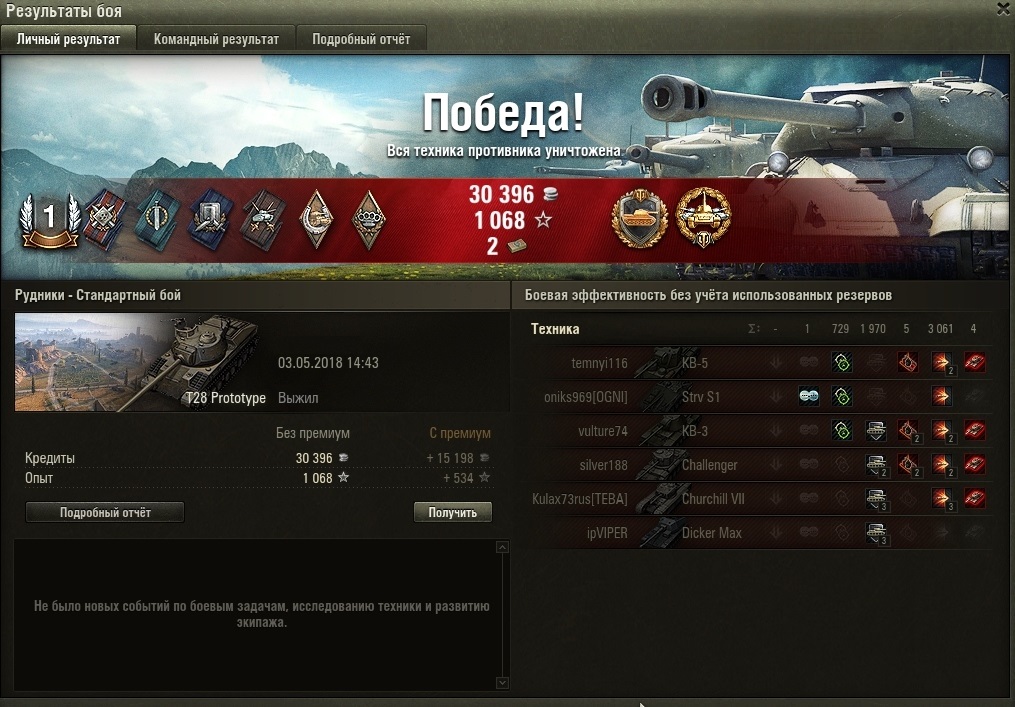This screenshot has width=1015, height=707.
Task: Click the T28 Prototype map thumbnail
Action: (137, 362)
